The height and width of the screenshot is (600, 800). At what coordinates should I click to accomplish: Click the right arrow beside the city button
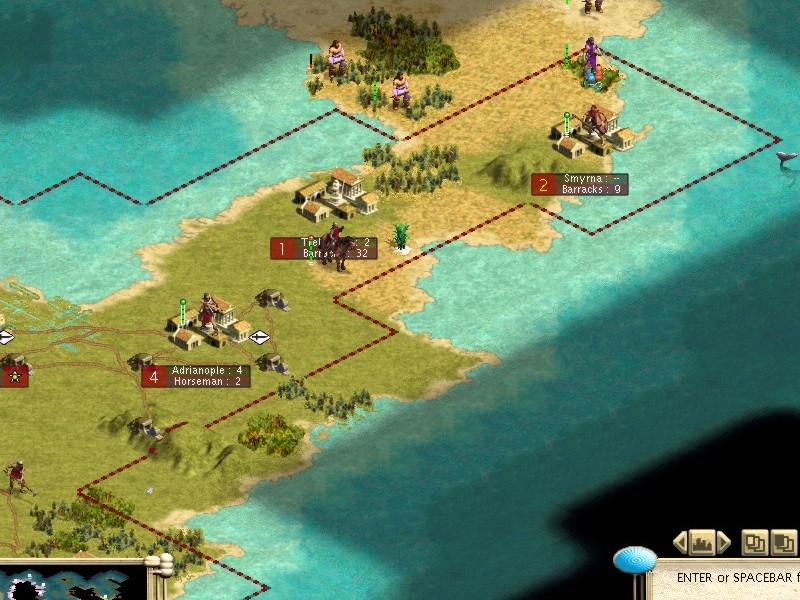(724, 543)
